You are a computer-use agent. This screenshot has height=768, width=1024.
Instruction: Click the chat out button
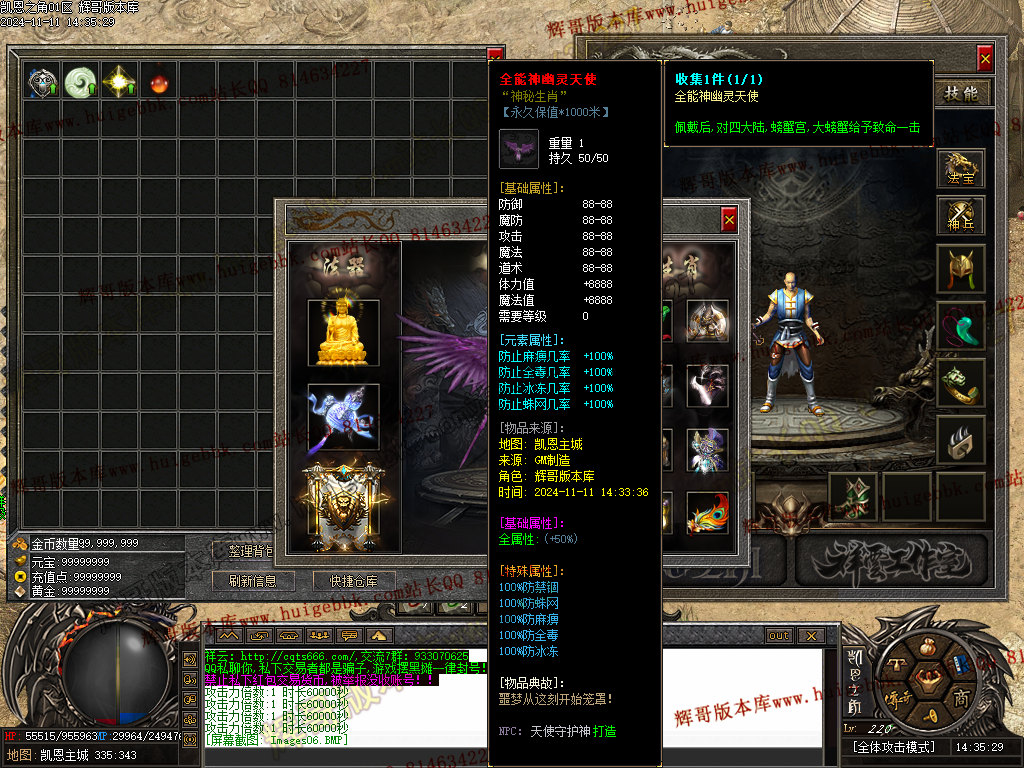[778, 636]
